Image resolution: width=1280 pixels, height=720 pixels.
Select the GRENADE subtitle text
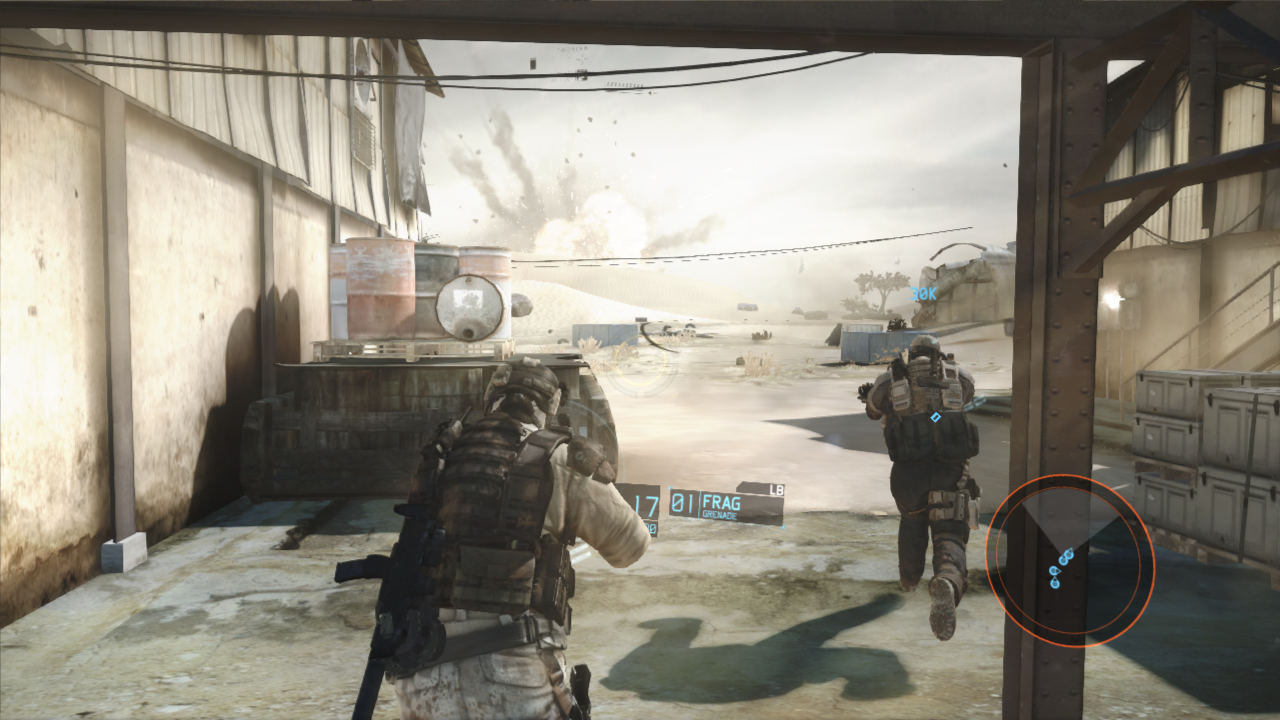point(719,516)
